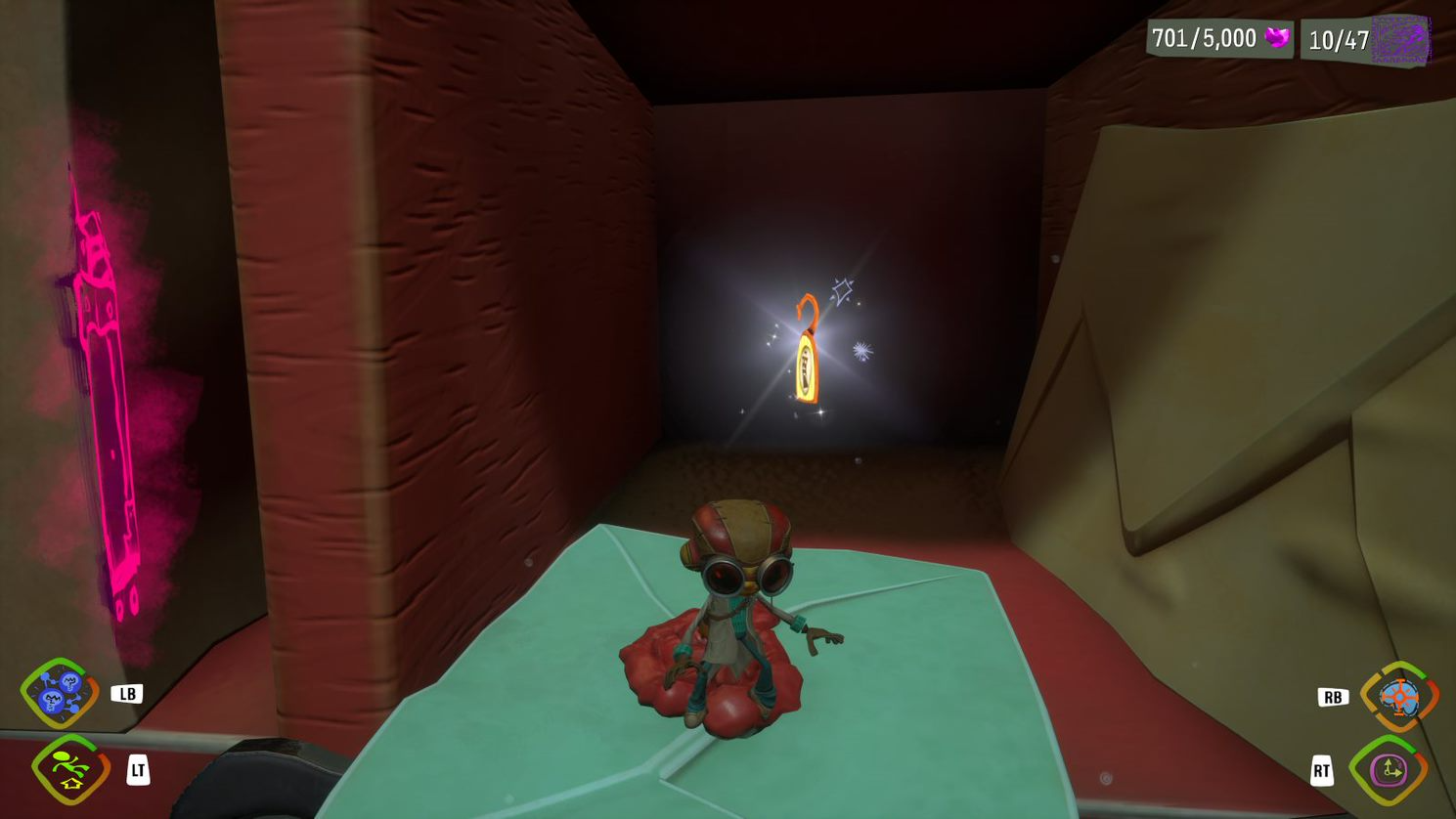Open the purple figment thumbnail icon
This screenshot has height=819, width=1456.
[x=1400, y=39]
